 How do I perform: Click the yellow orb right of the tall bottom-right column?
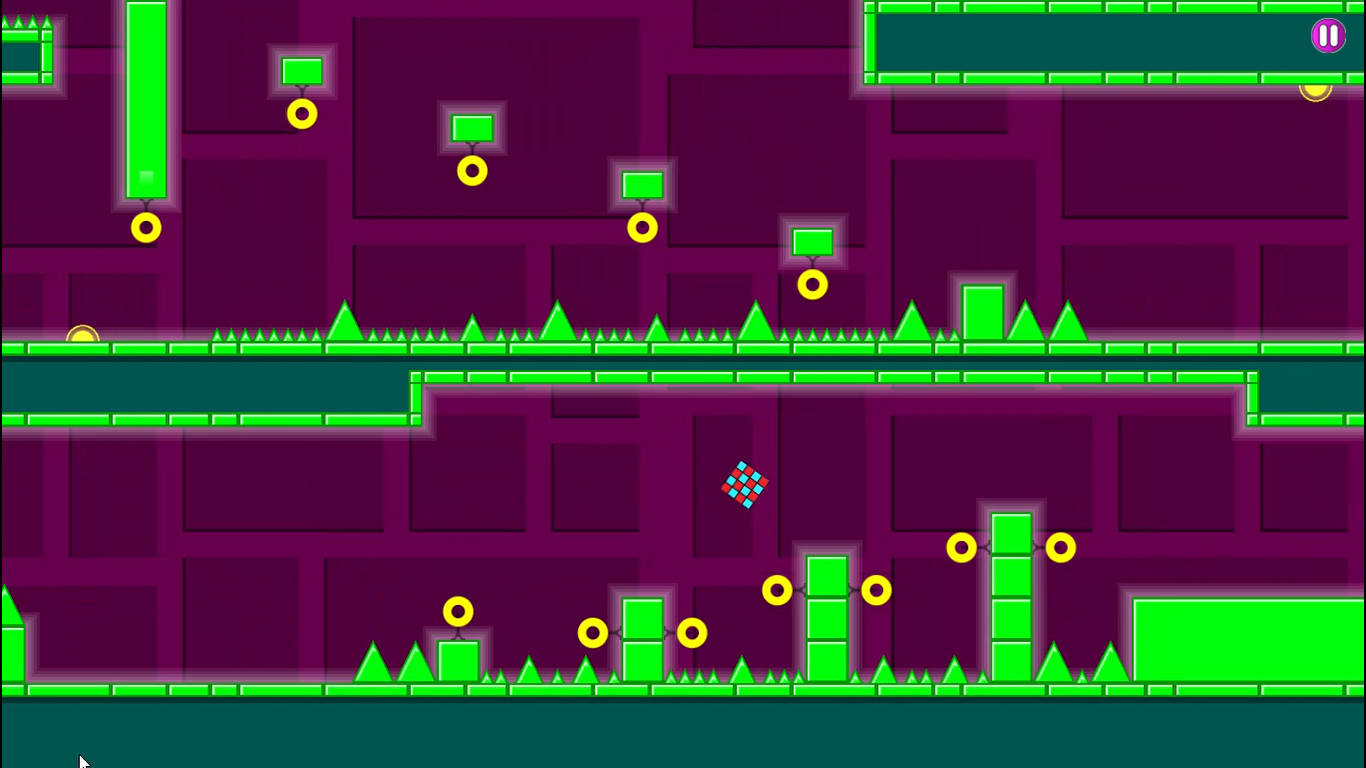(1060, 547)
